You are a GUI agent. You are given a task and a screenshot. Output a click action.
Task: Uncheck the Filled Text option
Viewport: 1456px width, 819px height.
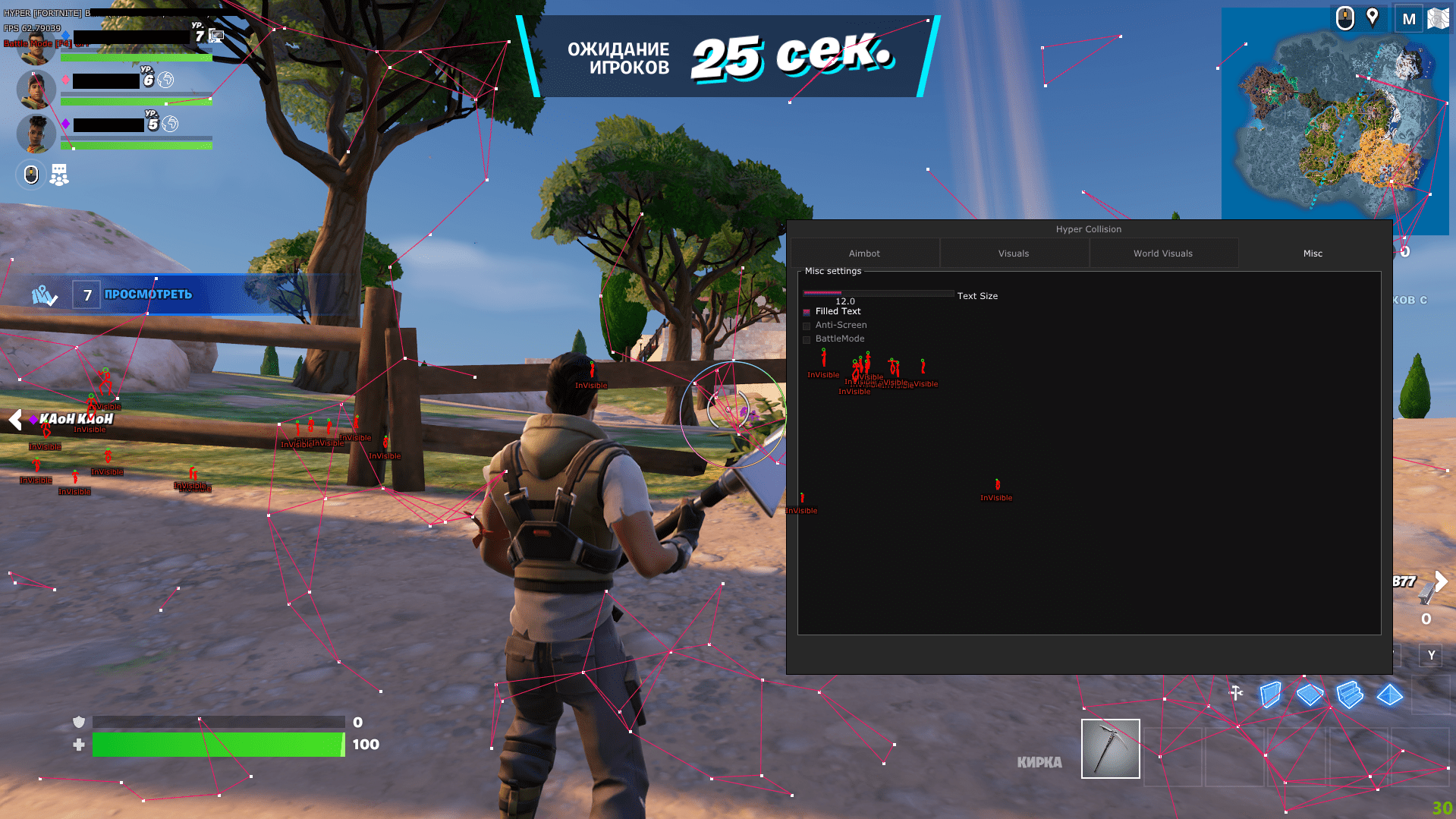807,311
